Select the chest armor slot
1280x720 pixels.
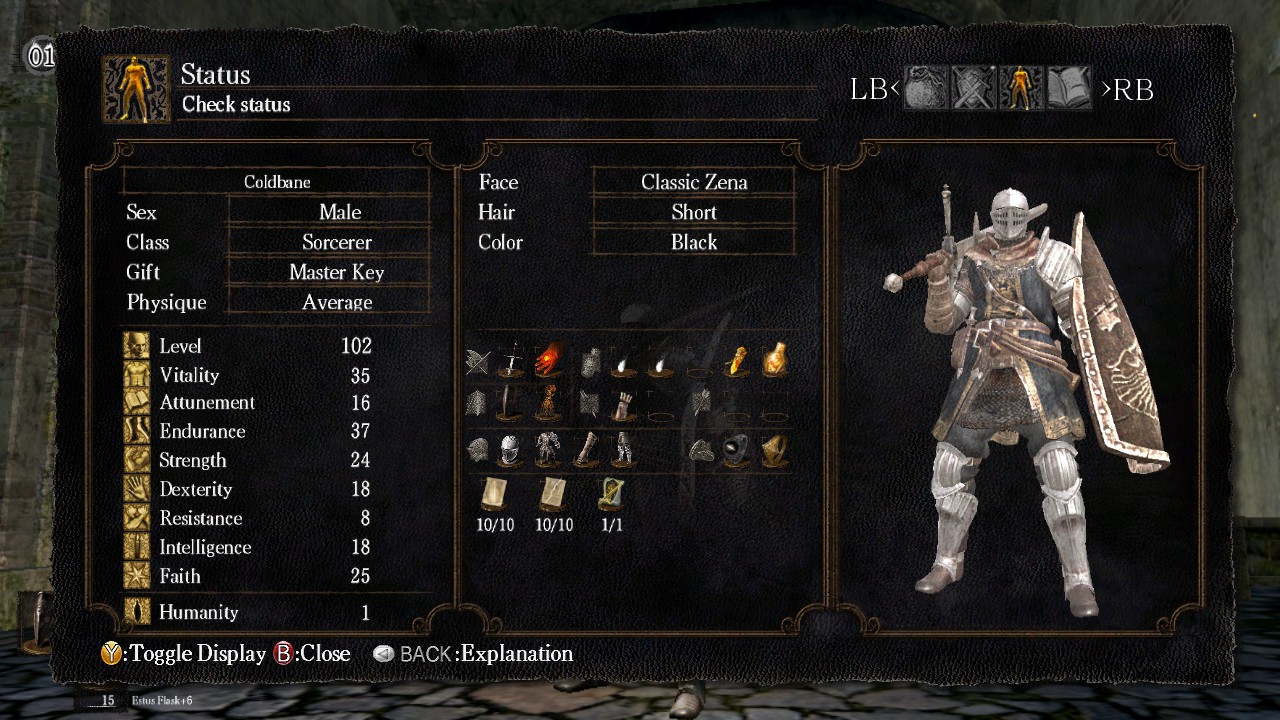click(547, 449)
